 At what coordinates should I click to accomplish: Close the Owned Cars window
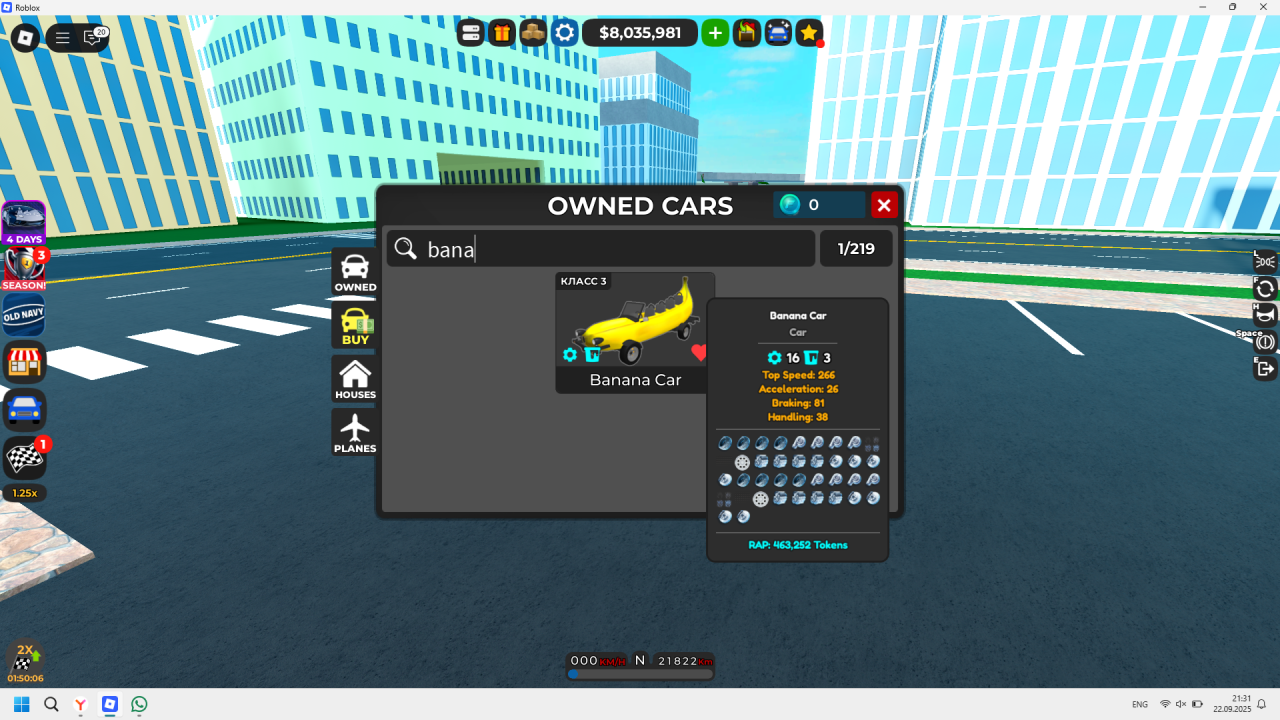point(884,205)
